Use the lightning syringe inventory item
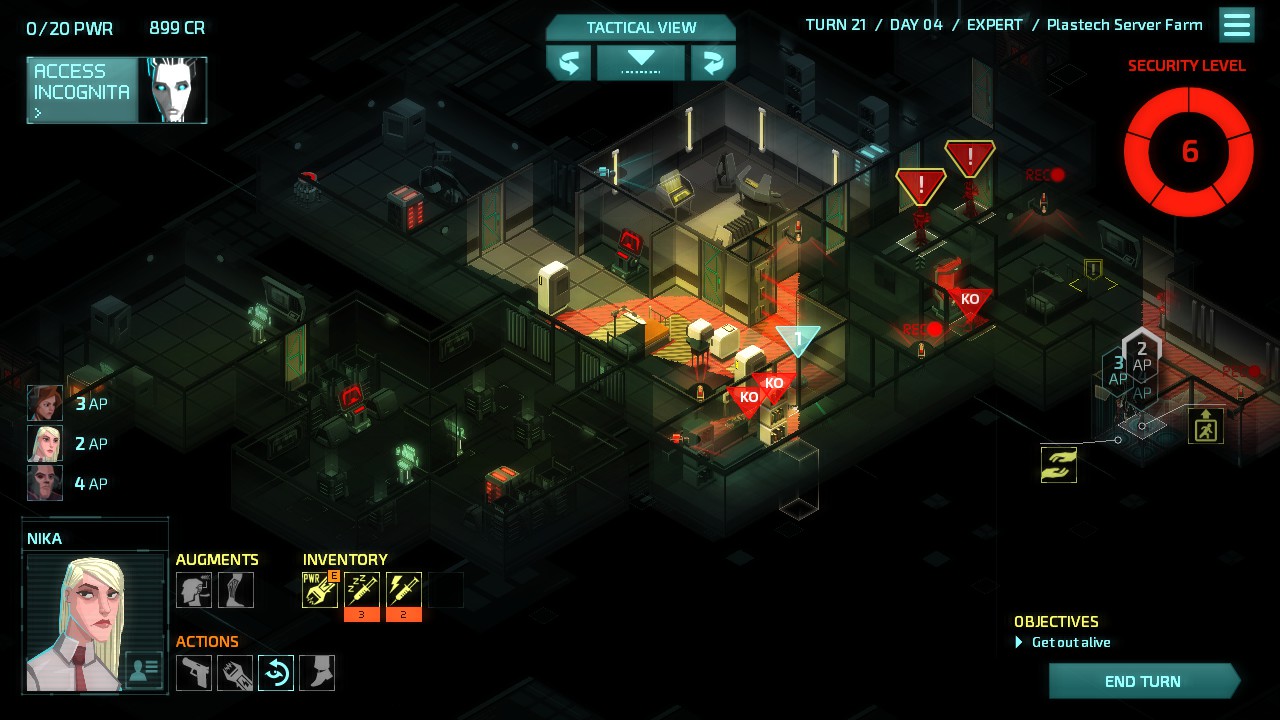The height and width of the screenshot is (720, 1280). pyautogui.click(x=404, y=590)
